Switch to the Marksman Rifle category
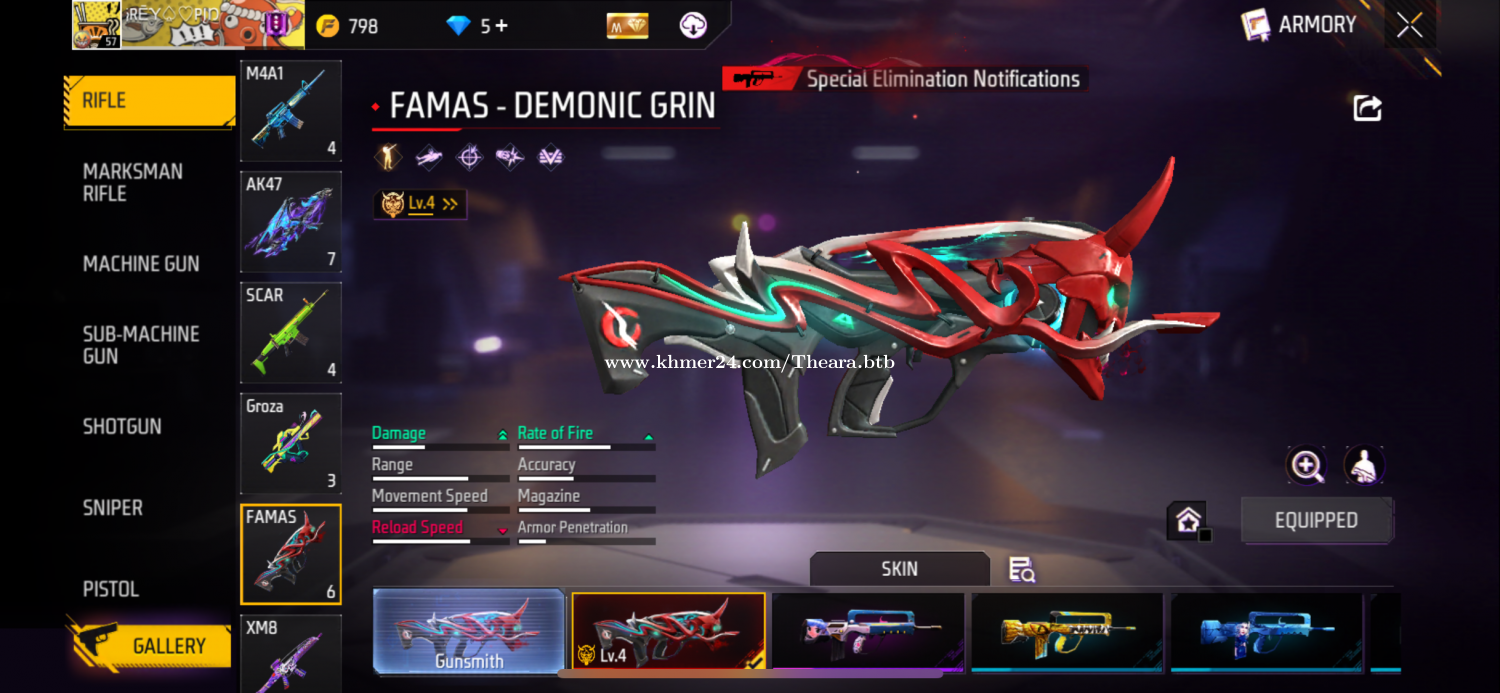Image resolution: width=1500 pixels, height=693 pixels. click(133, 182)
